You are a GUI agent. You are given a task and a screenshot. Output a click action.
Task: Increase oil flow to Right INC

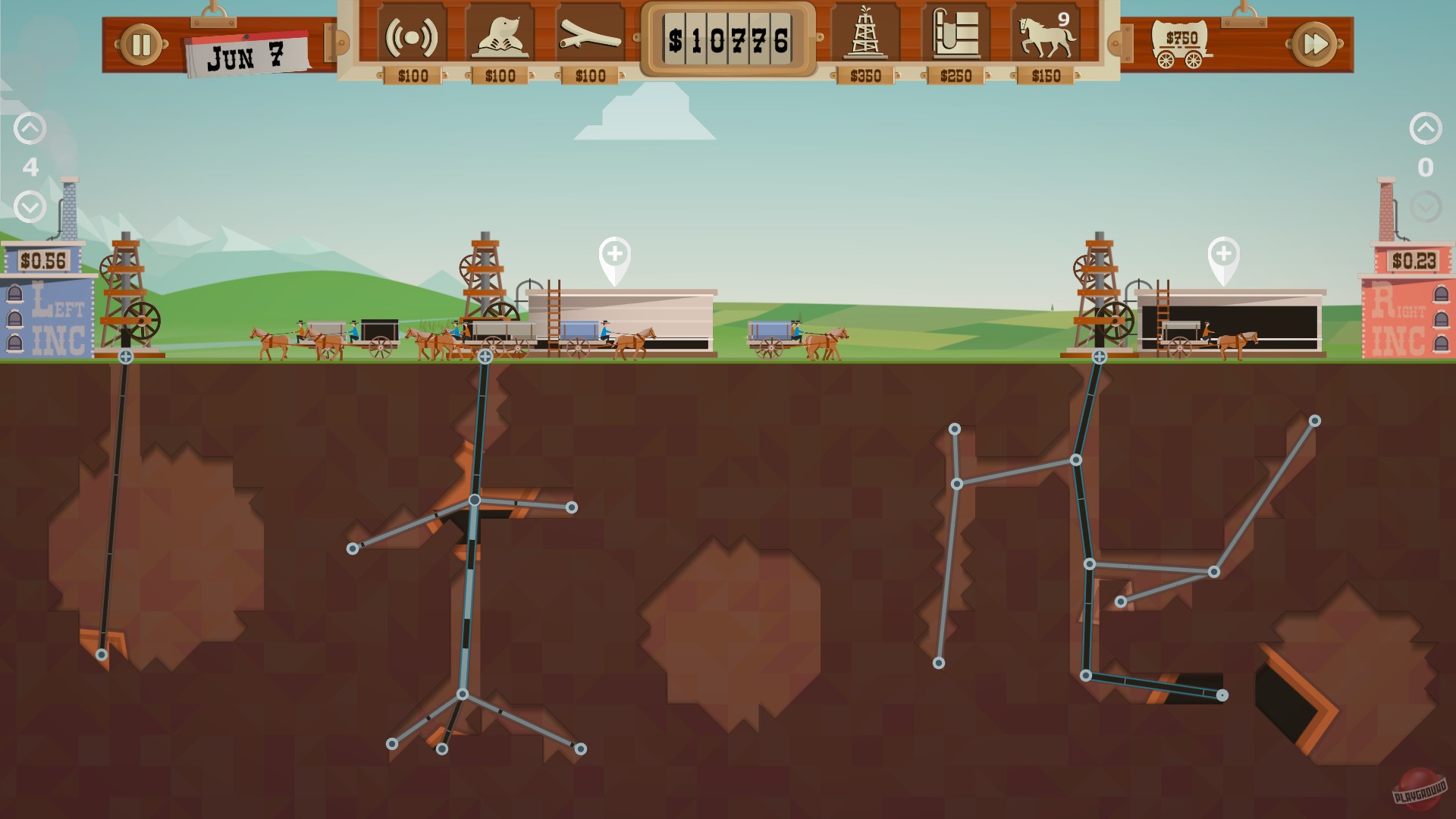pyautogui.click(x=1426, y=127)
